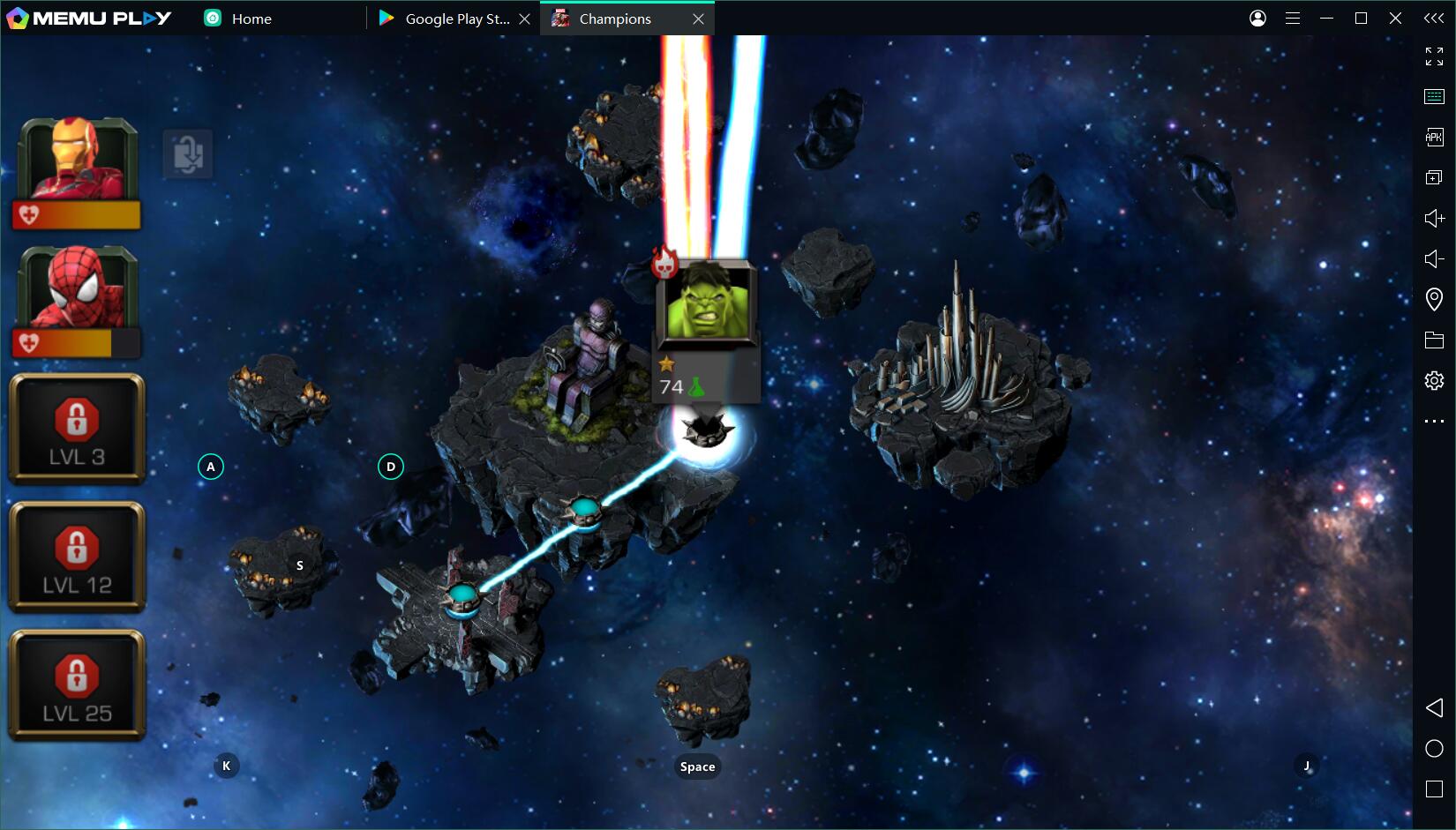Tap the locked LVL 3 team slot
The width and height of the screenshot is (1456, 830).
(x=77, y=430)
